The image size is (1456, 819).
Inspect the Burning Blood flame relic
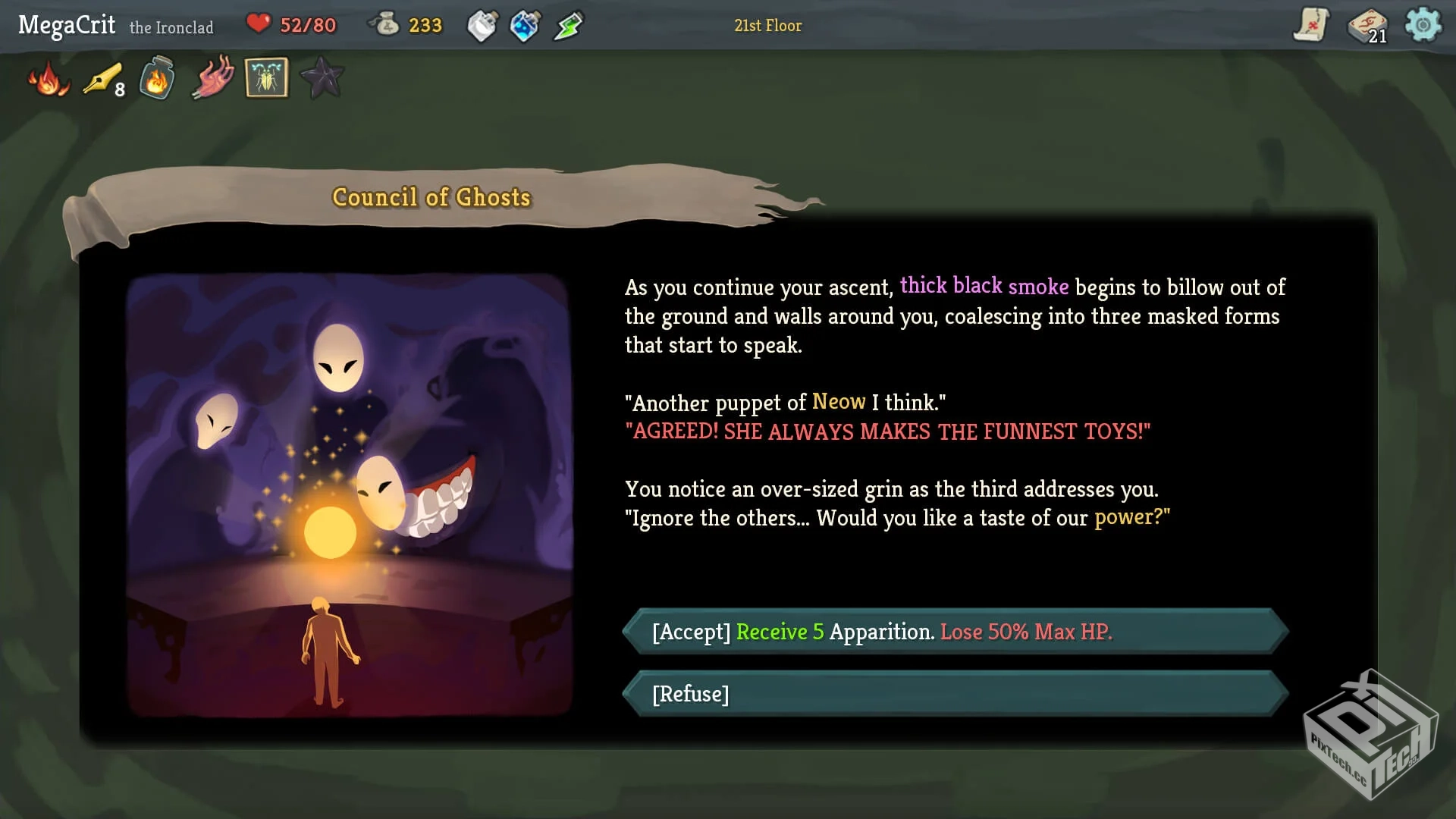(49, 79)
